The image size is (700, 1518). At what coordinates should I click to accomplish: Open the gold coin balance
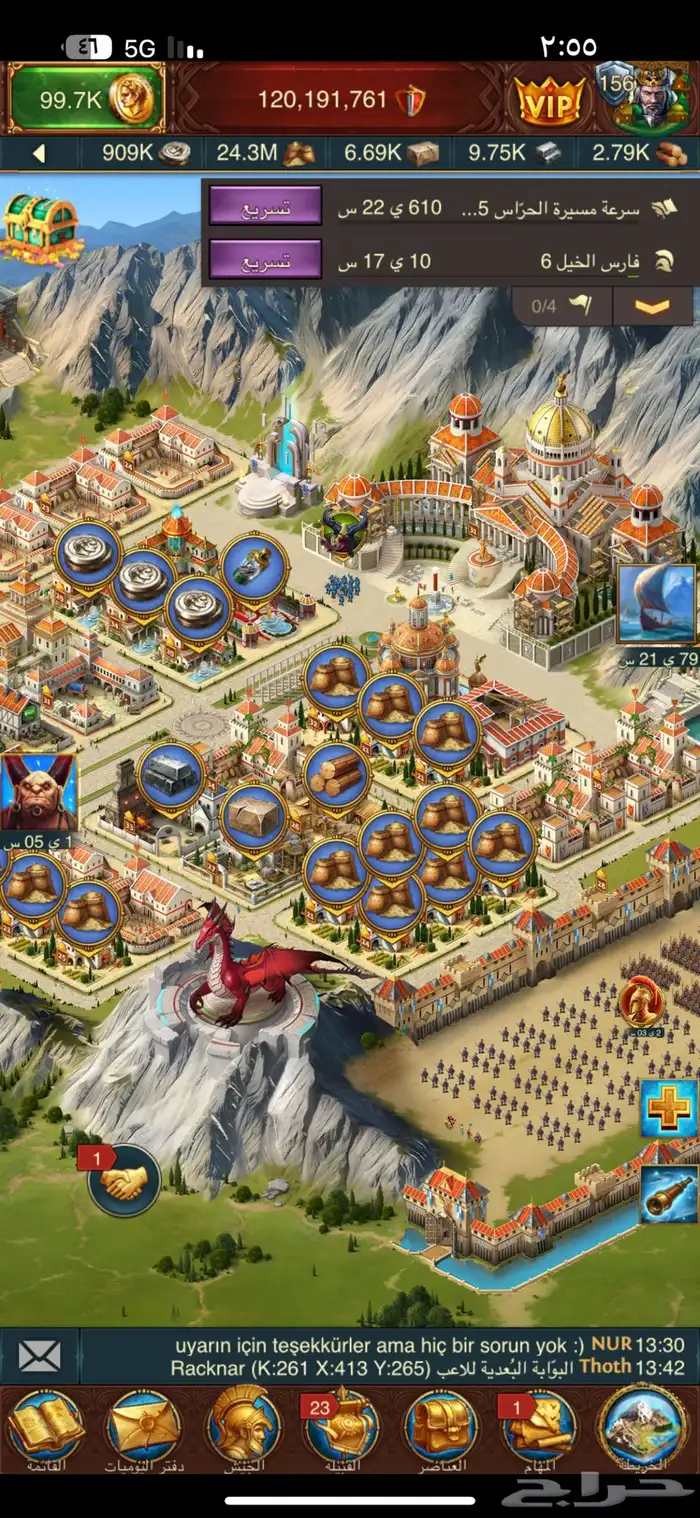(83, 99)
